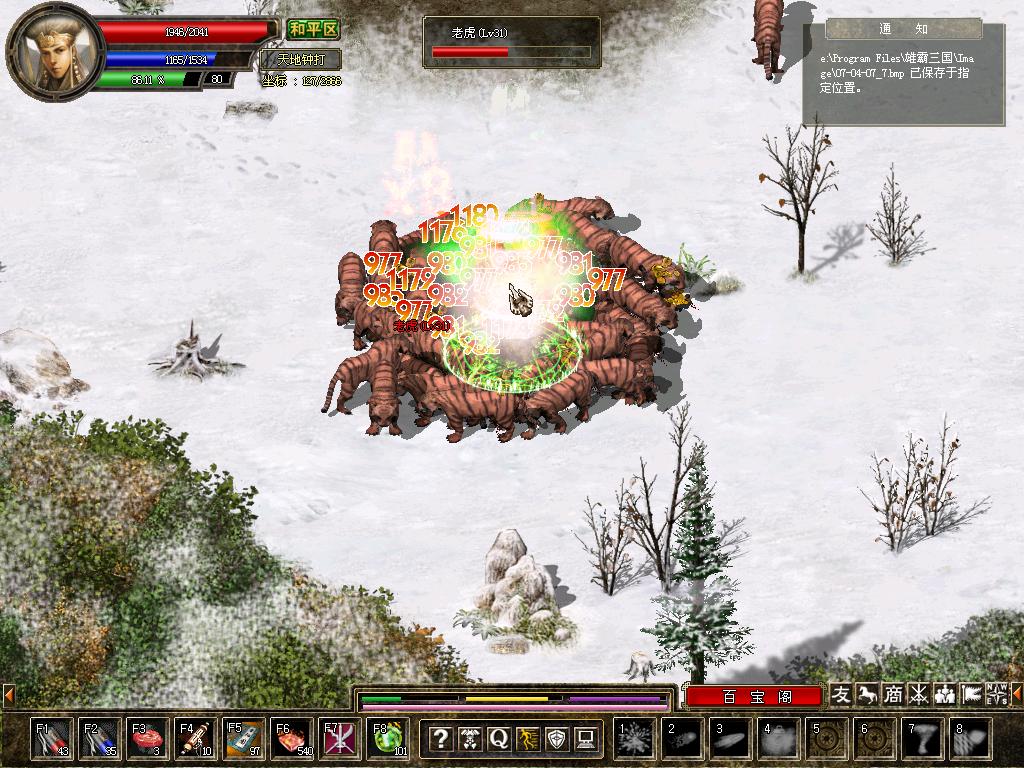
Task: Open the question mark help button
Action: click(x=440, y=739)
